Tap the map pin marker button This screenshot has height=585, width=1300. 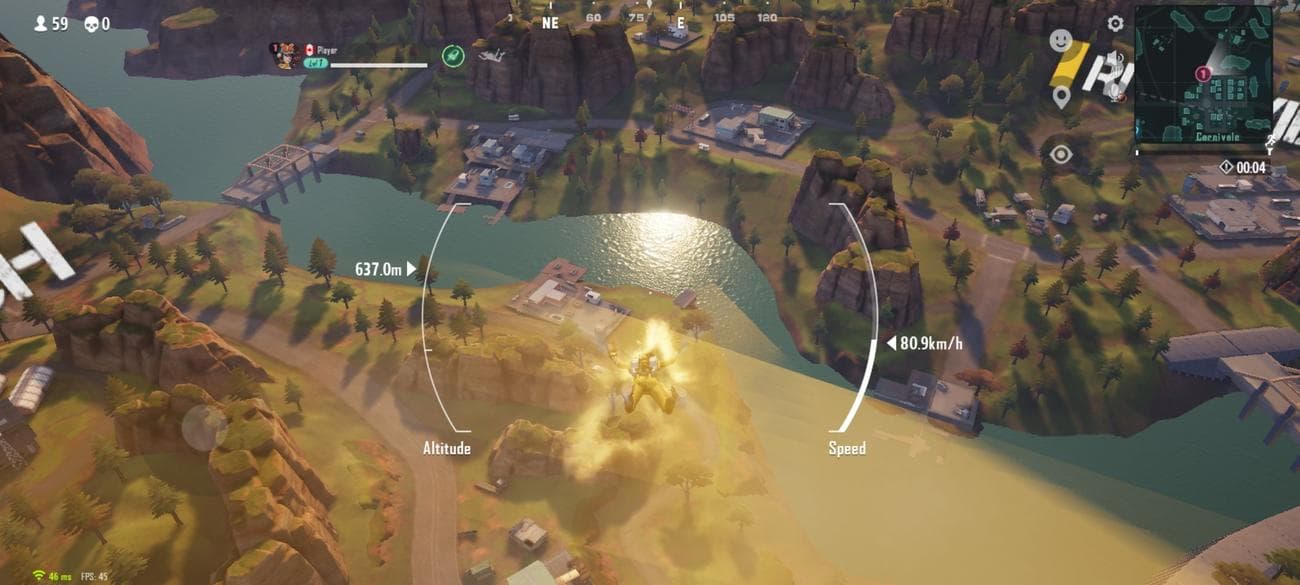1061,97
